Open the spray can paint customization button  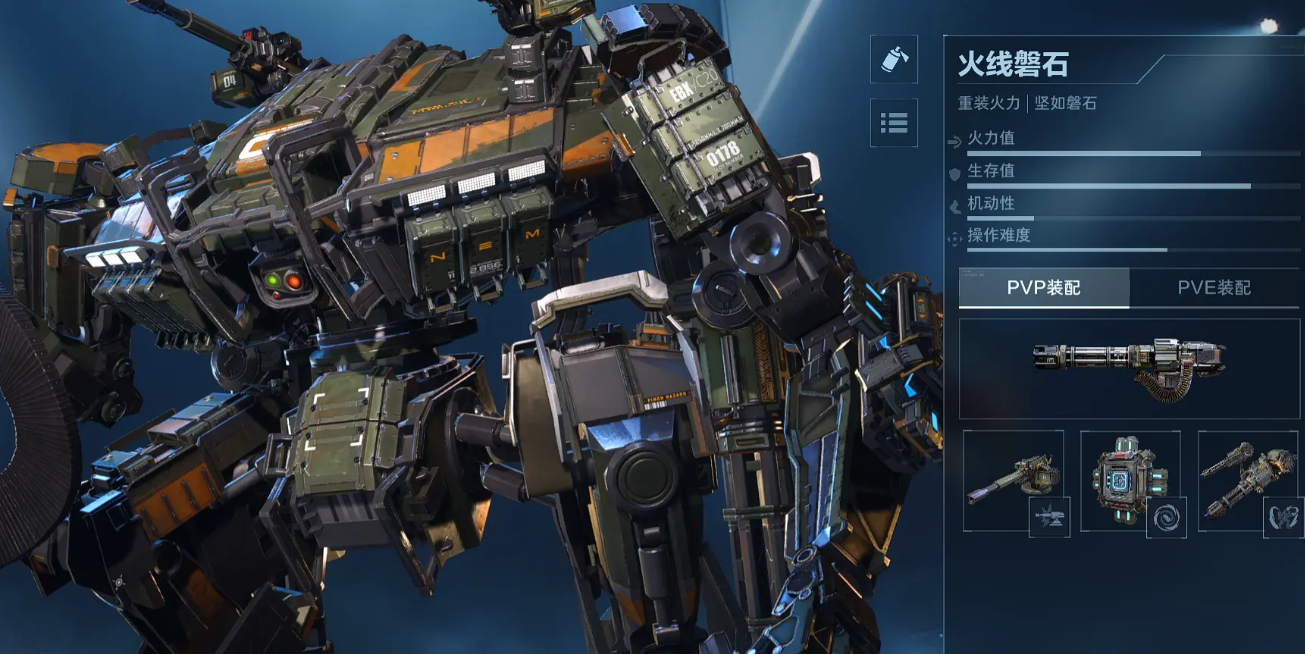tap(894, 61)
